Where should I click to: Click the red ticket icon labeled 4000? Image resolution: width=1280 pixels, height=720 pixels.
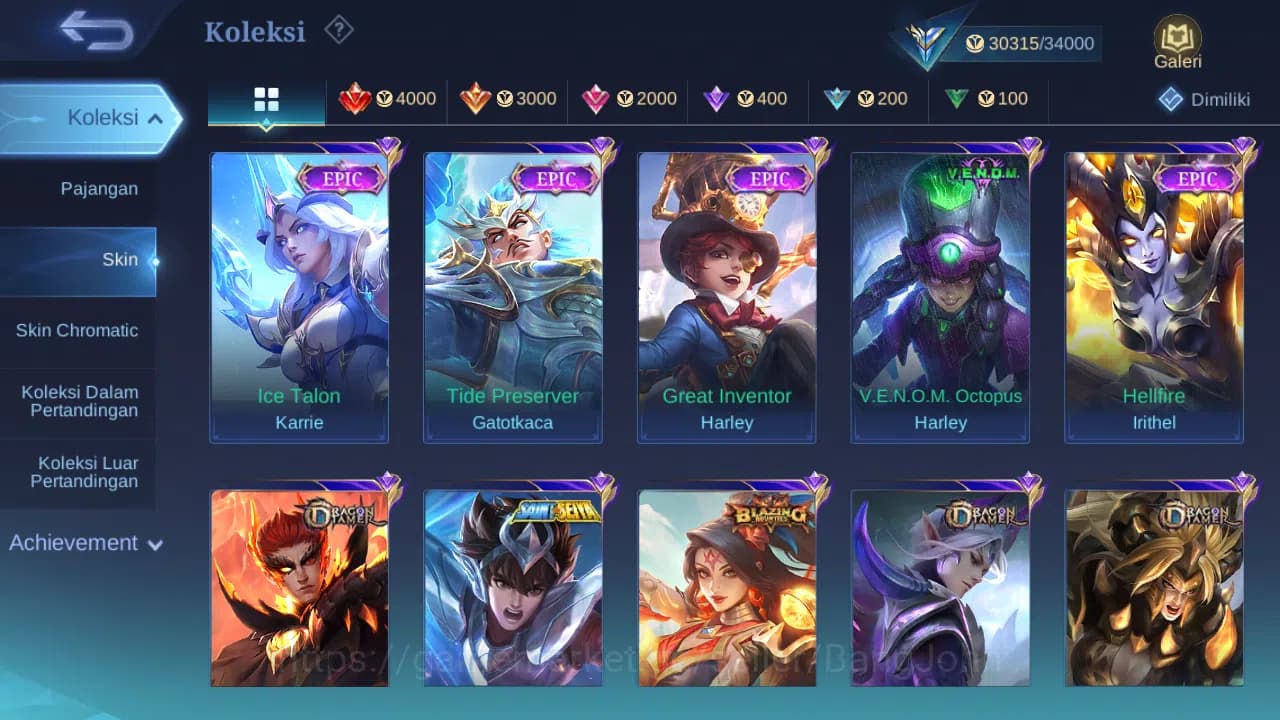(357, 99)
